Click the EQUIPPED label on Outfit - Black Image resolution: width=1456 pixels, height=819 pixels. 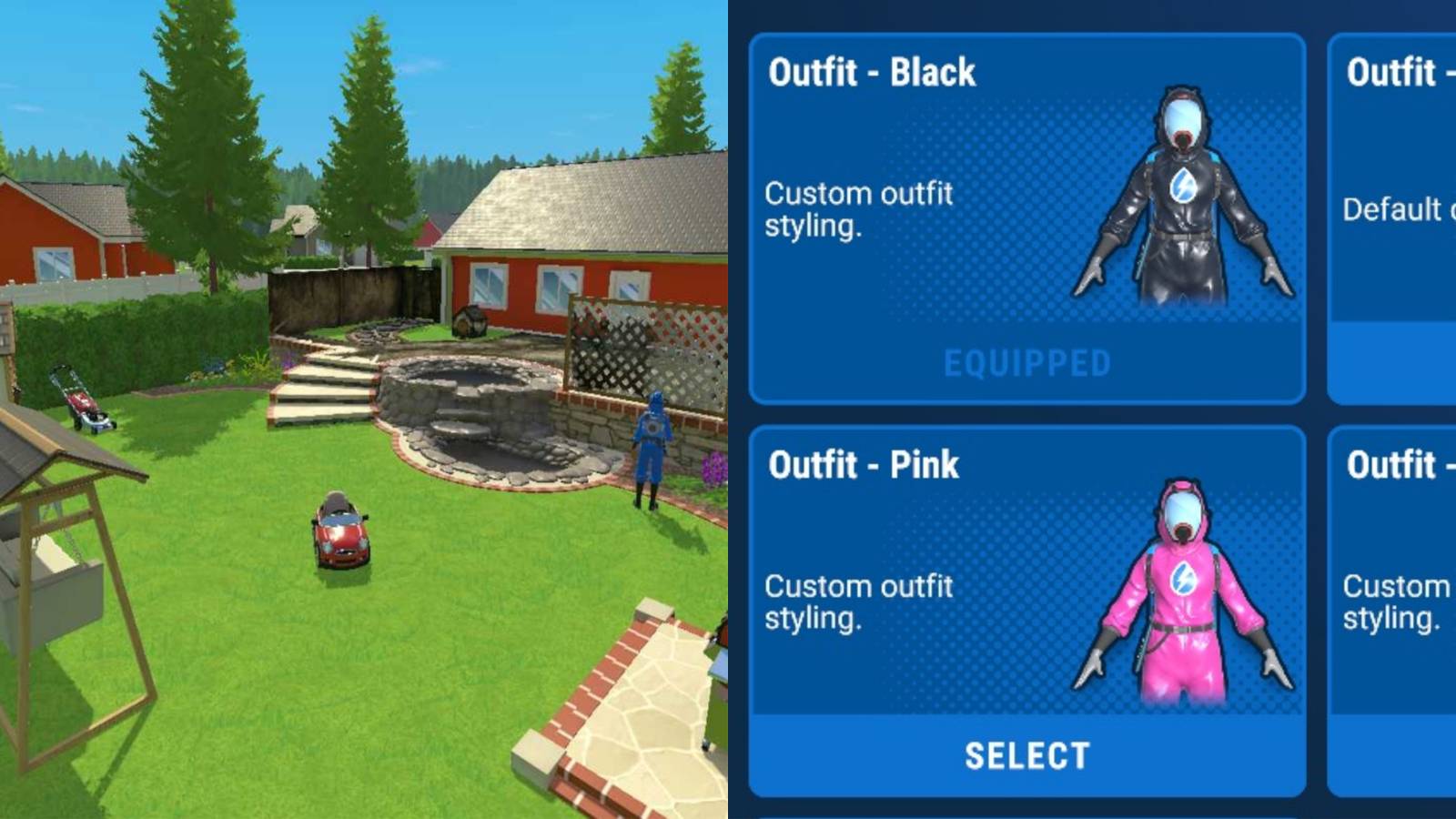click(x=1027, y=362)
